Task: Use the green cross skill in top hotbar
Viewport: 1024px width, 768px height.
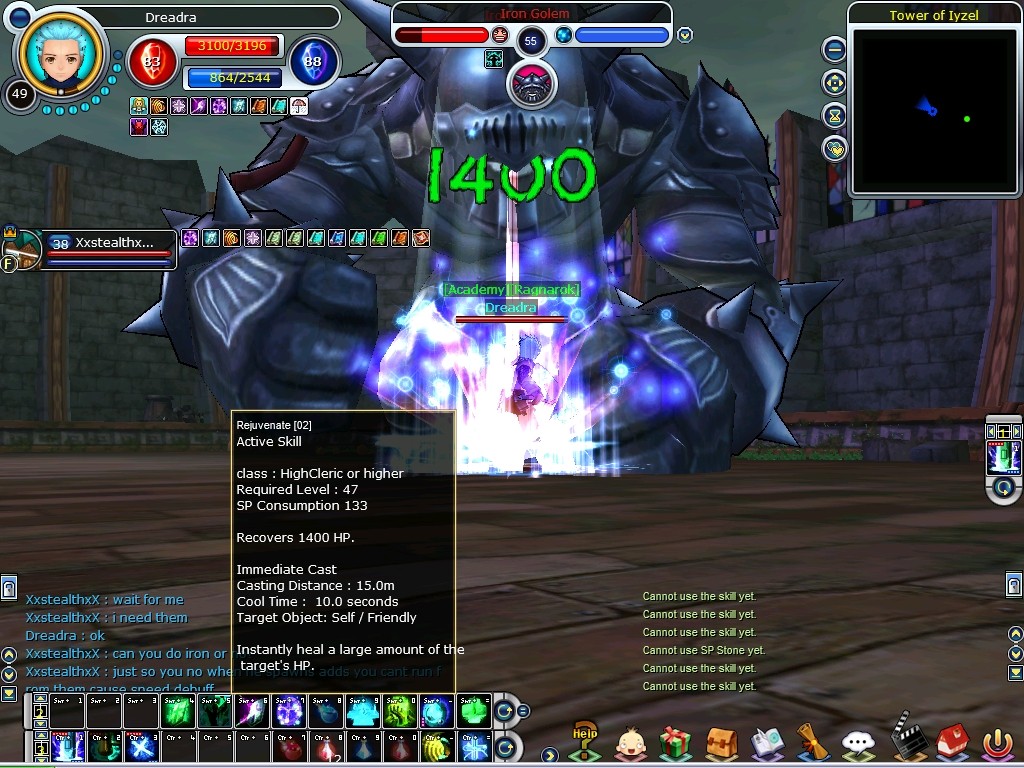Action: pos(473,712)
